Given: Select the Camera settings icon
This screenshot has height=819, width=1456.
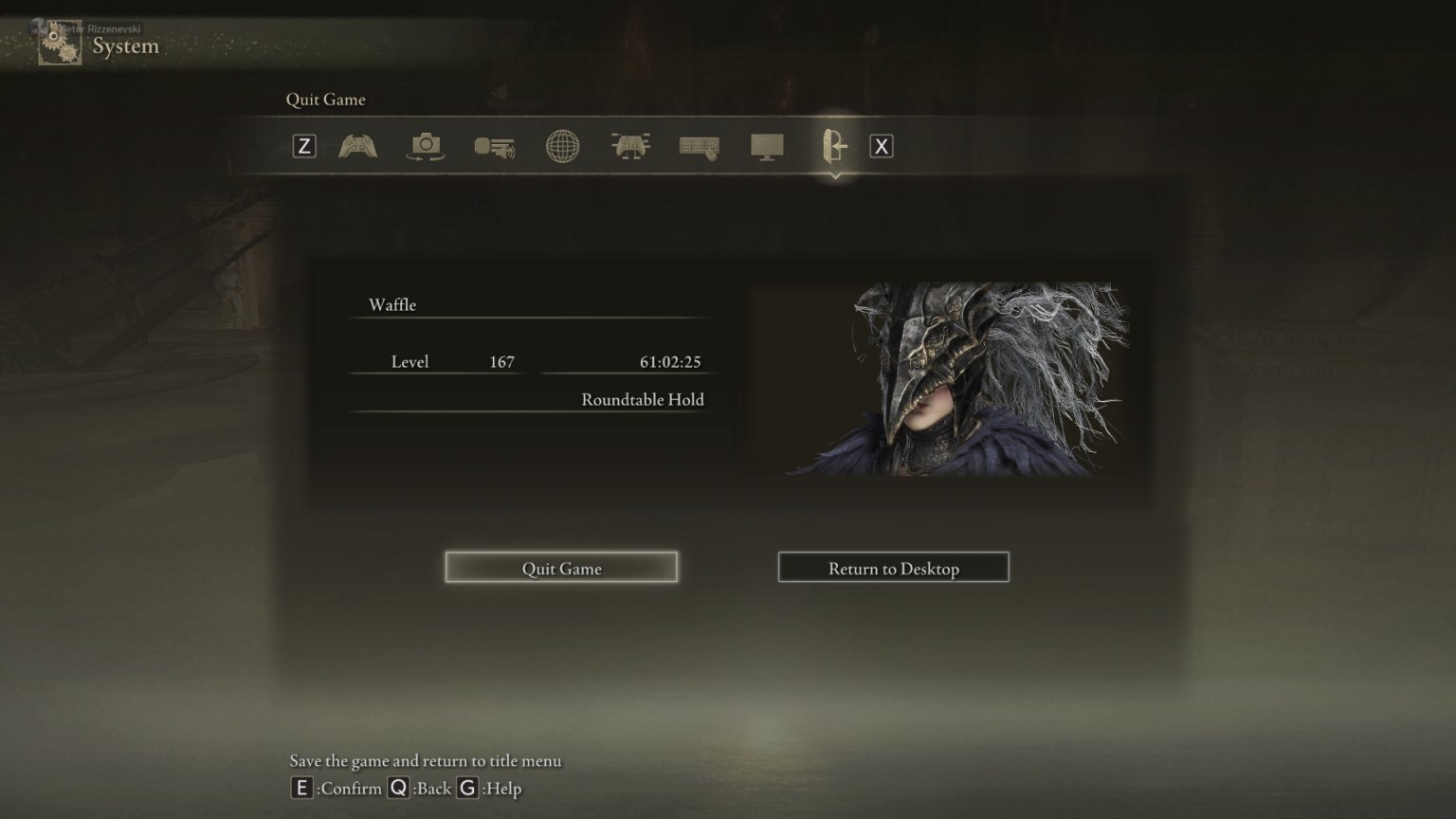Looking at the screenshot, I should (x=425, y=146).
